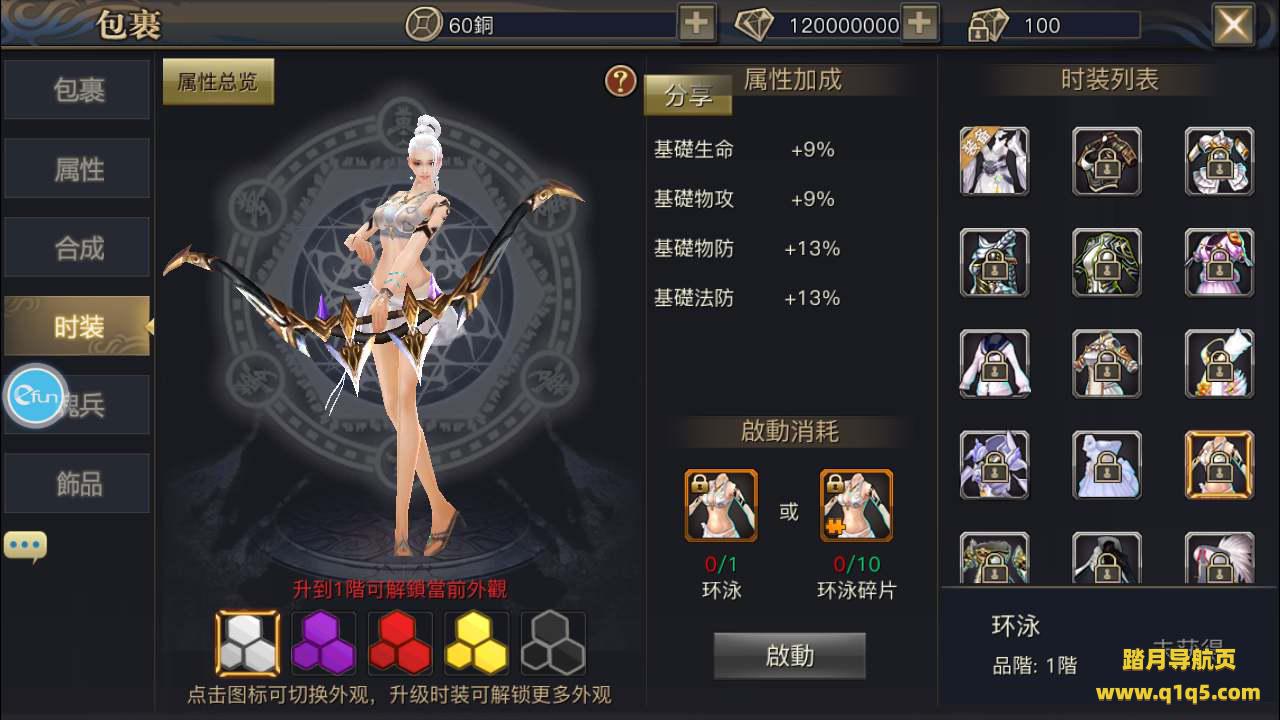Switch to the 時装 tab
Viewport: 1280px width, 720px height.
[x=78, y=326]
